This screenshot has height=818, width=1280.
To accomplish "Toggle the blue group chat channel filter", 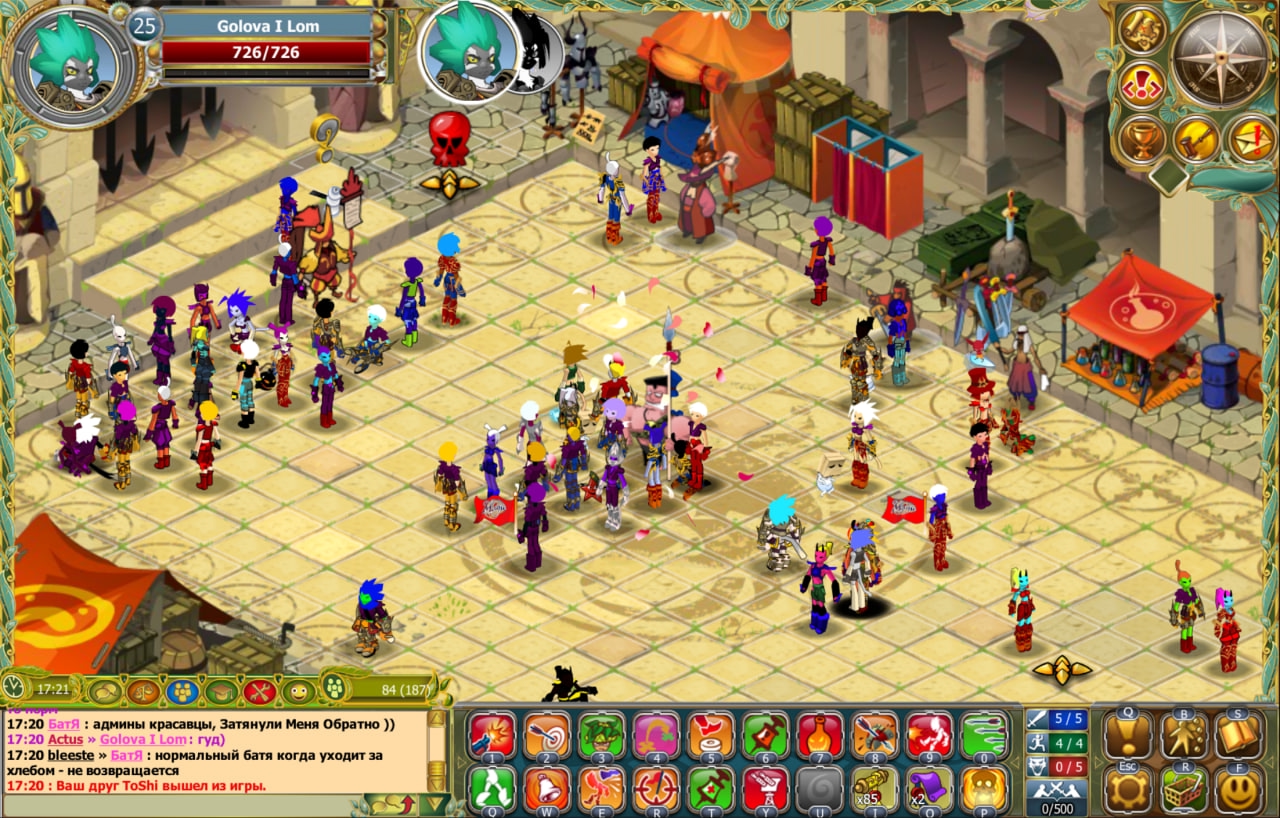I will pos(184,690).
